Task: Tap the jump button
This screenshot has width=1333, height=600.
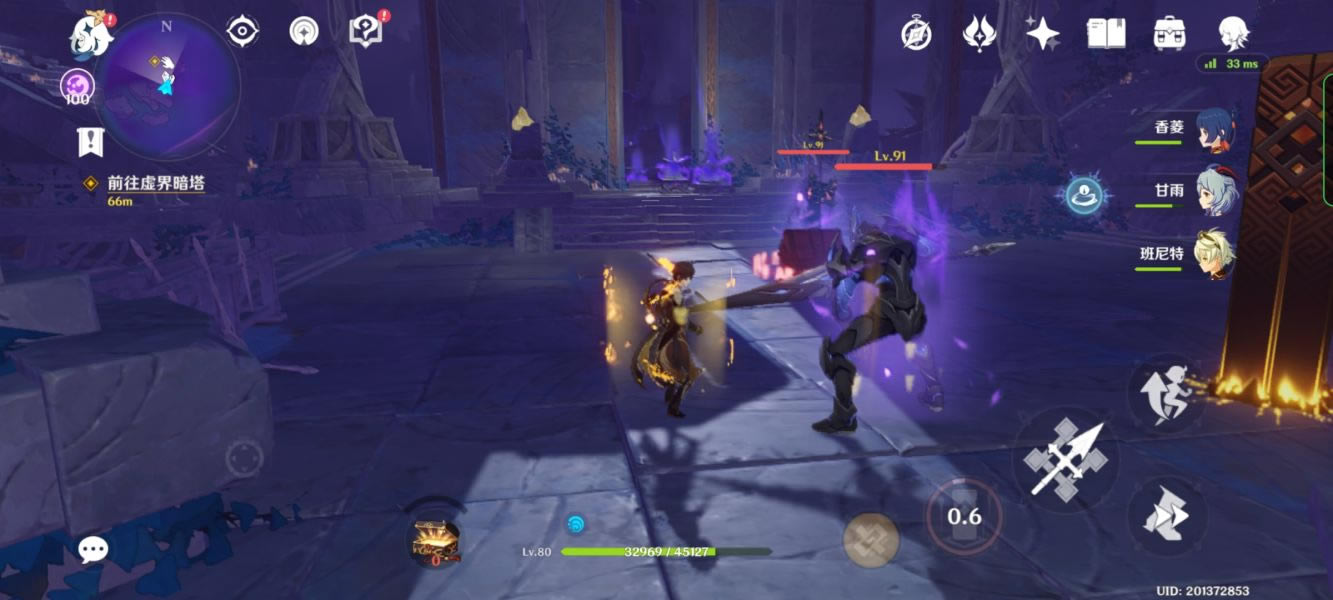Action: coord(1166,516)
